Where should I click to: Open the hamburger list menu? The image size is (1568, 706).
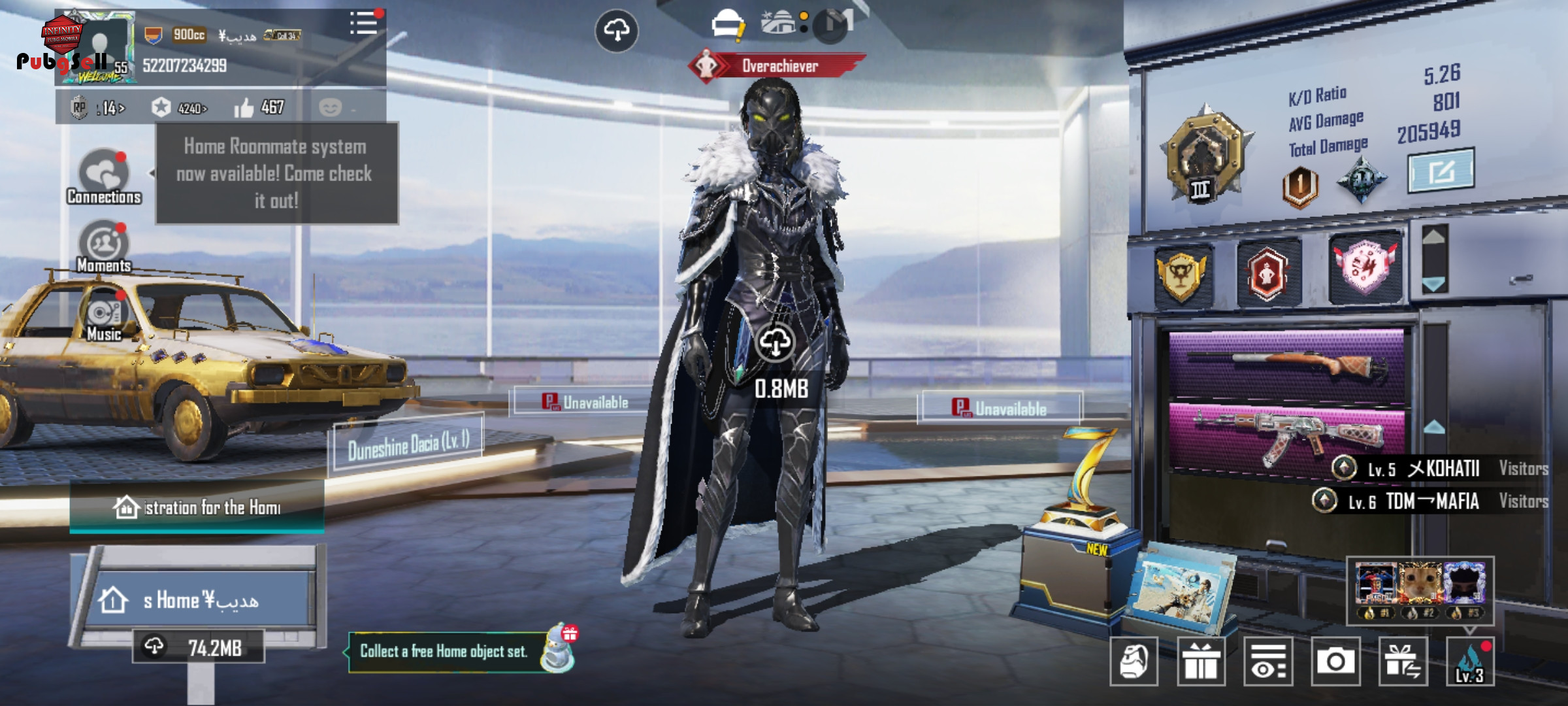coord(363,24)
